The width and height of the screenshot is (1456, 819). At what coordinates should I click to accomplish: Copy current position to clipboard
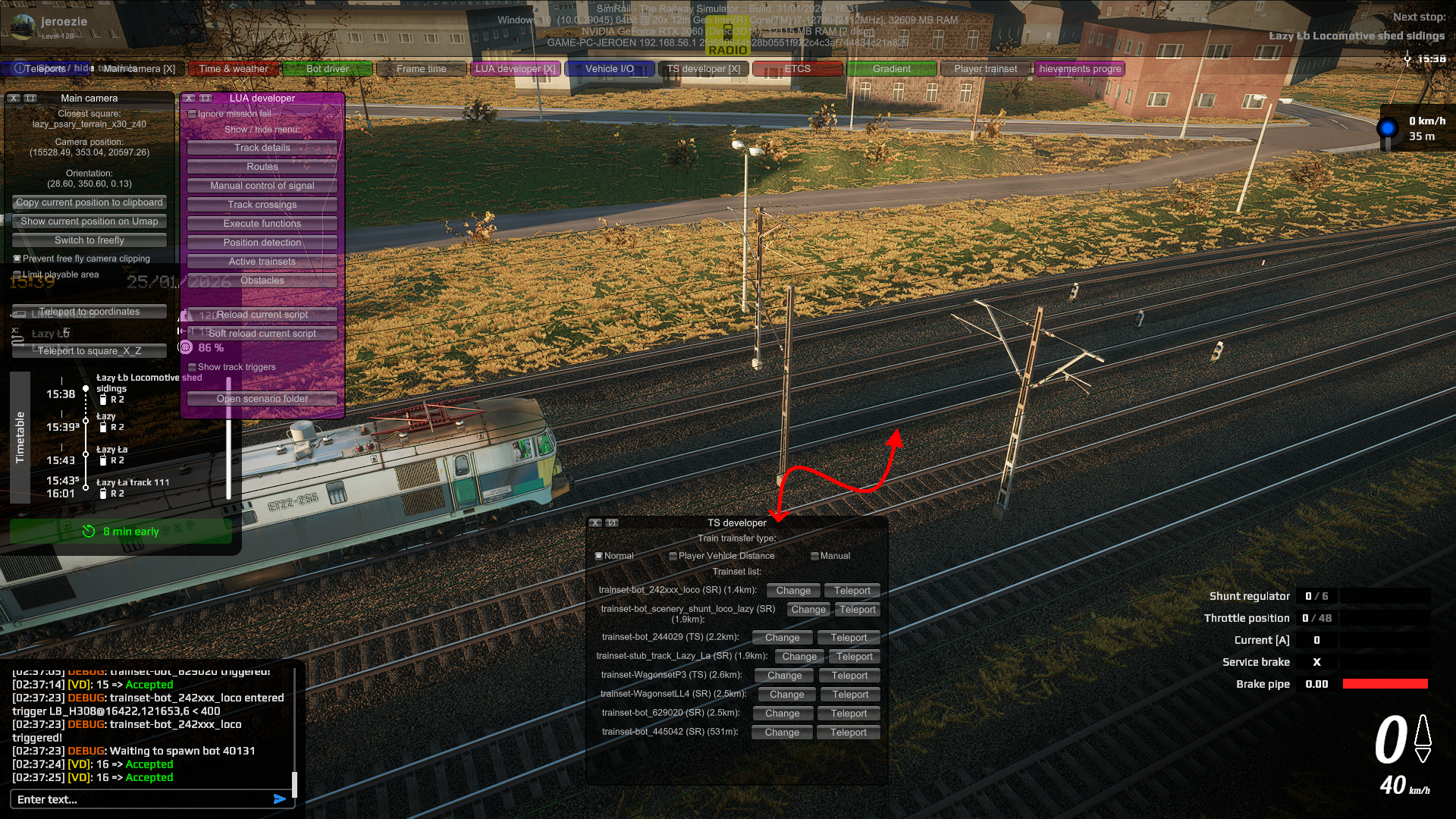(x=89, y=202)
